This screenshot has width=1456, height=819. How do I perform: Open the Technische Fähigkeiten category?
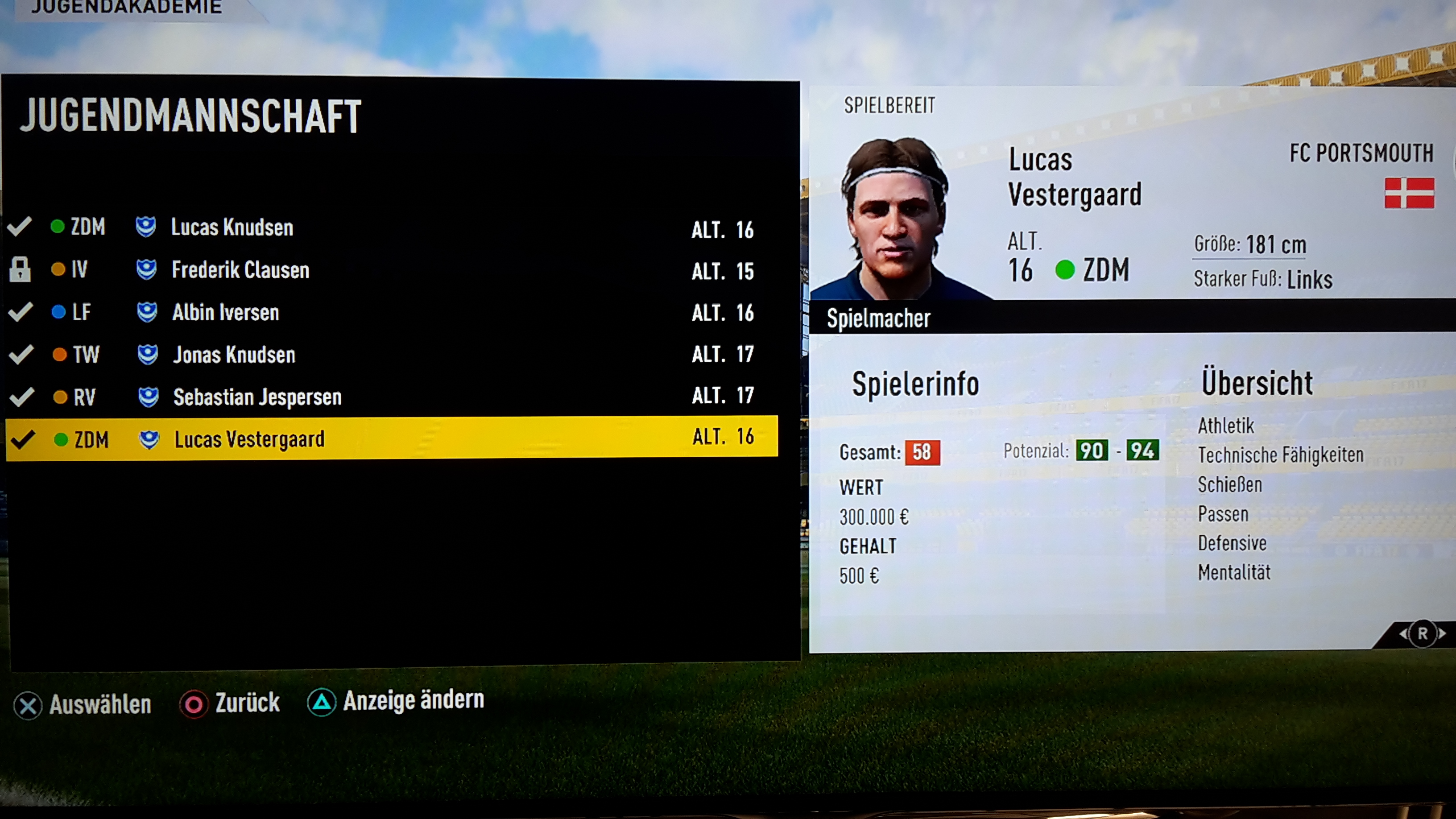(x=1280, y=455)
